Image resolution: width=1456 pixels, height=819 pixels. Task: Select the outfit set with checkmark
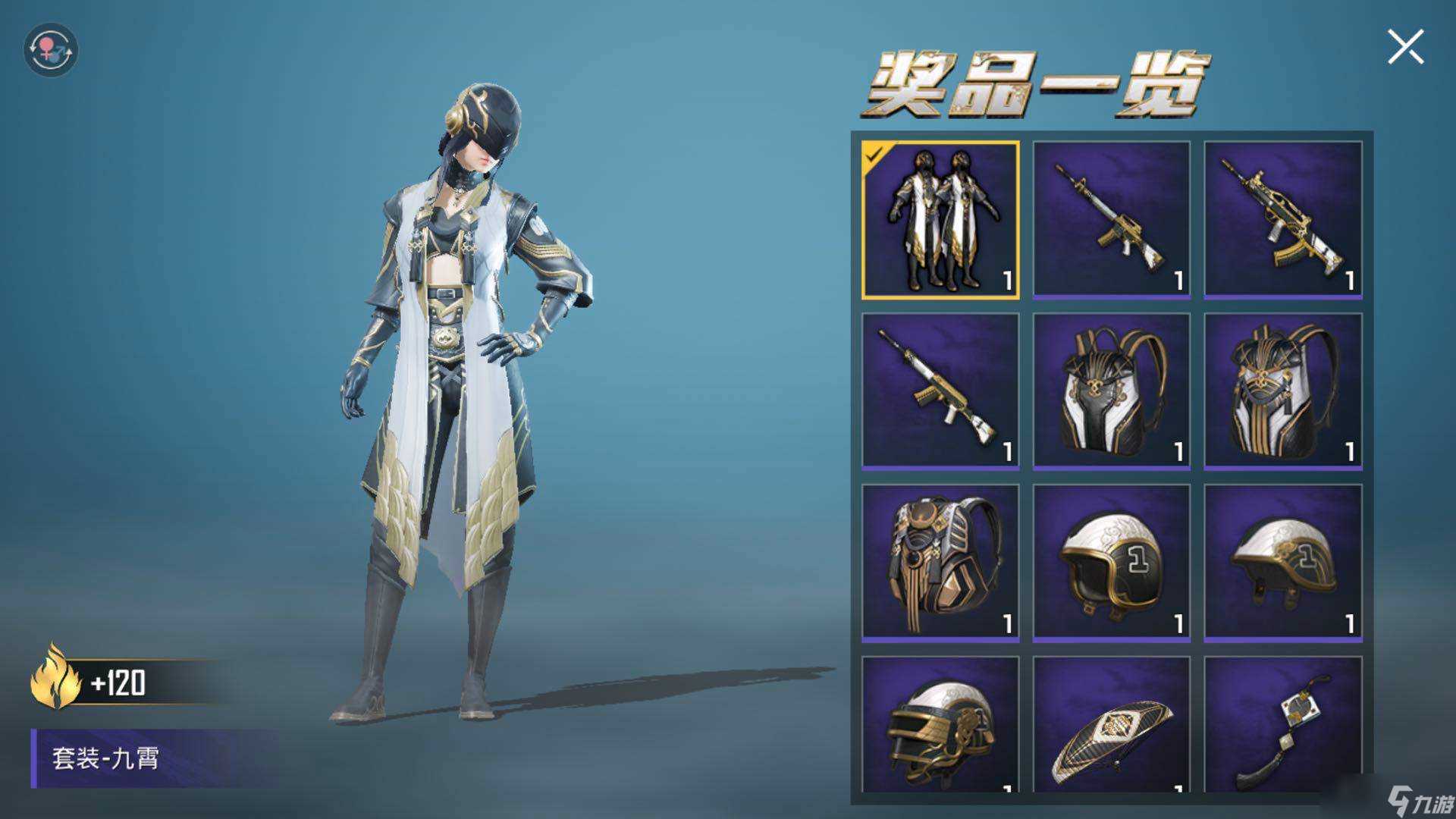click(x=940, y=220)
